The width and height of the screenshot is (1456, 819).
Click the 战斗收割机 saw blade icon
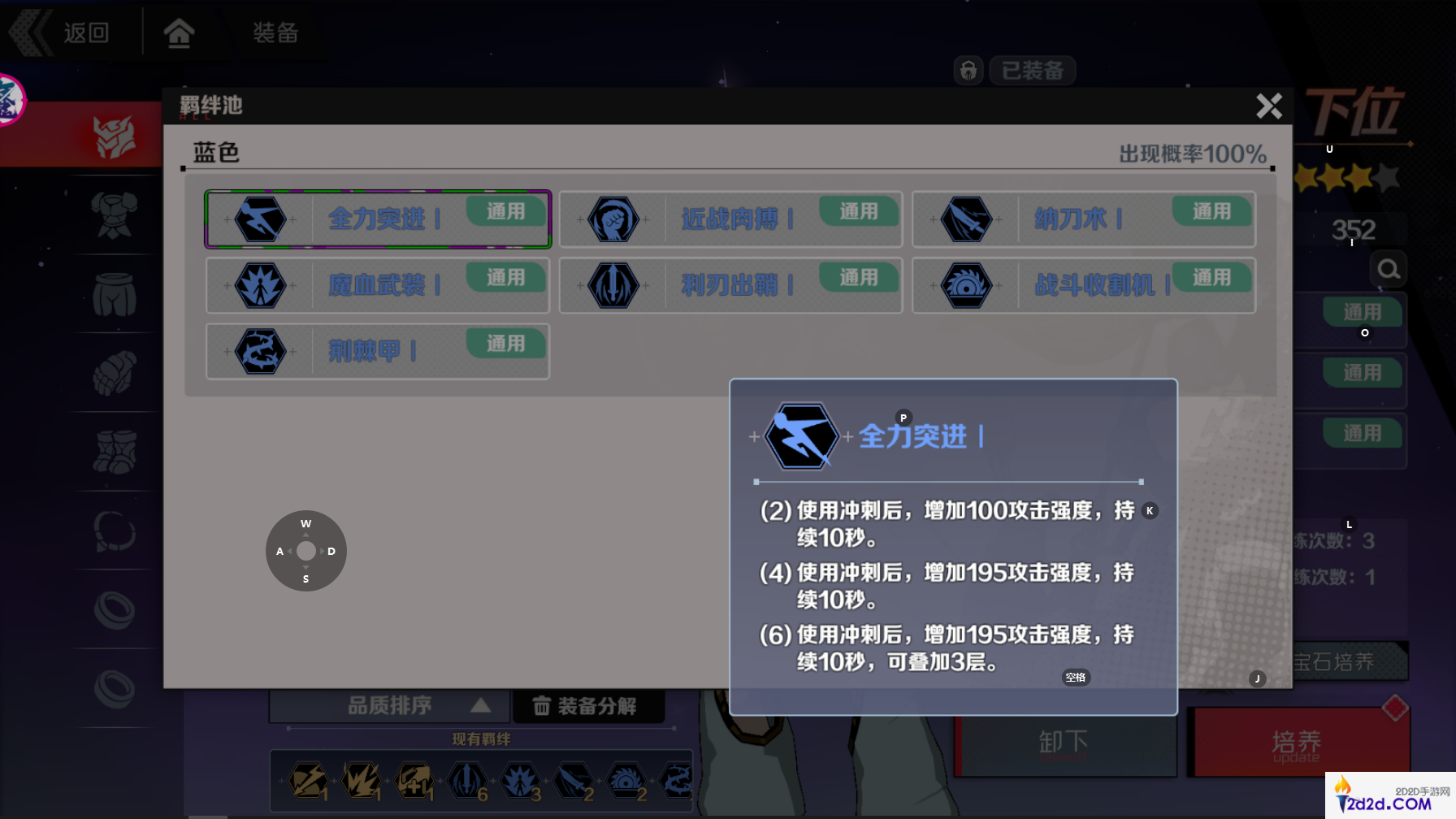pyautogui.click(x=967, y=285)
